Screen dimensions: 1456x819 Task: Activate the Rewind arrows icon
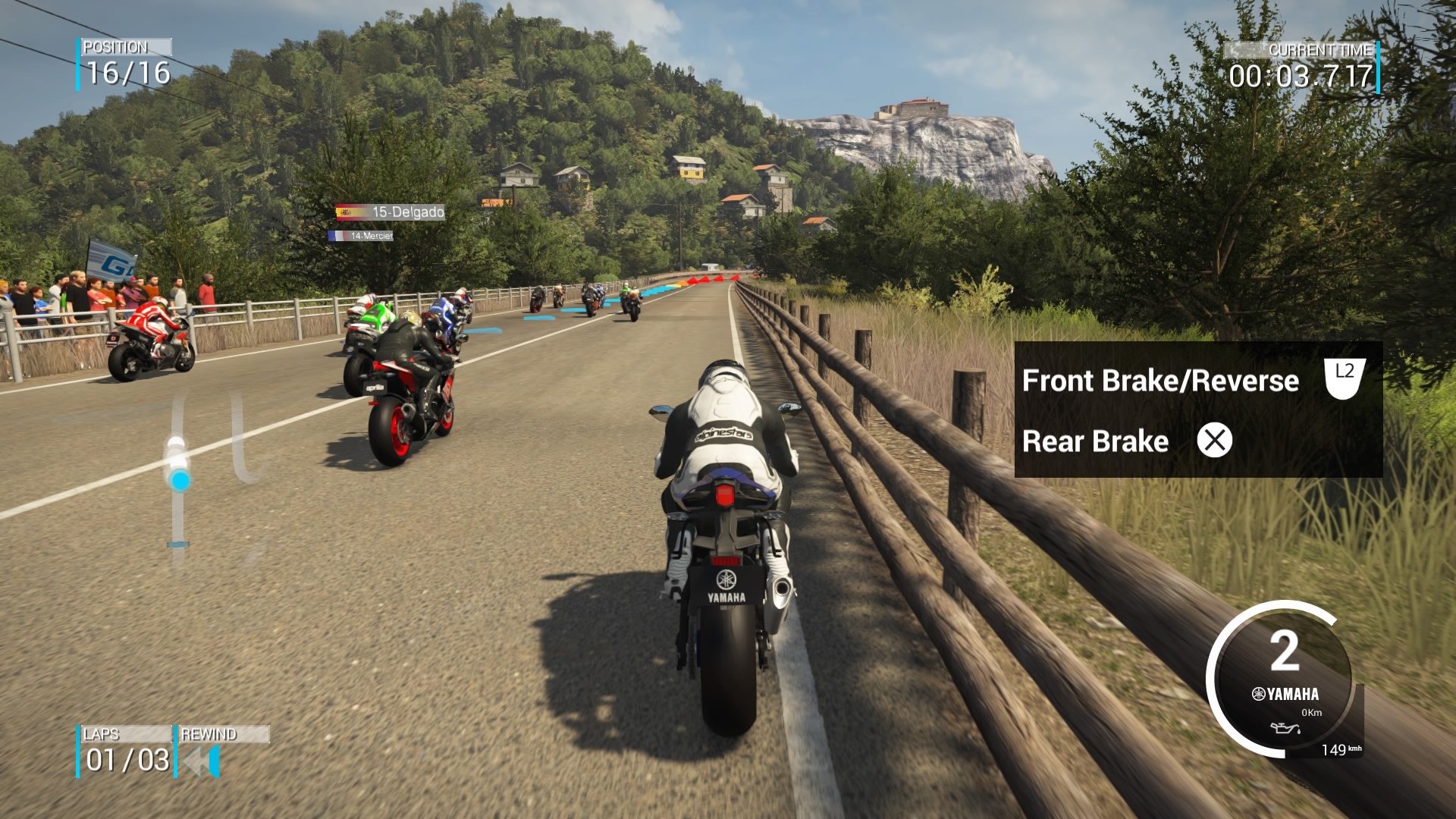(x=202, y=761)
